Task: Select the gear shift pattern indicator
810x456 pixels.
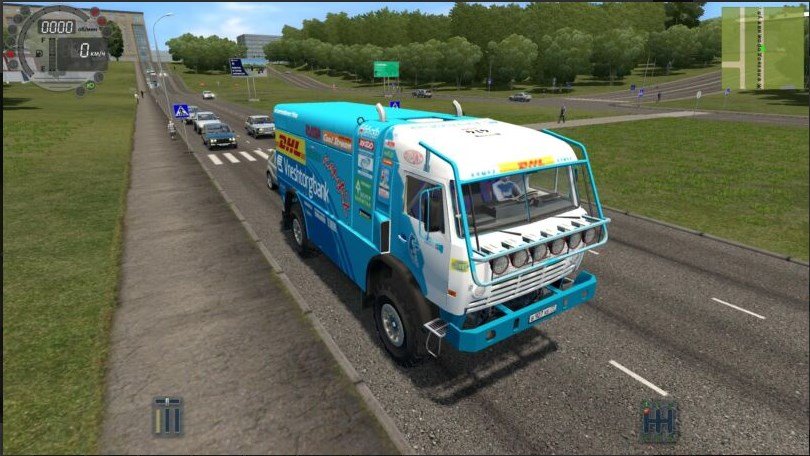Action: pyautogui.click(x=658, y=420)
